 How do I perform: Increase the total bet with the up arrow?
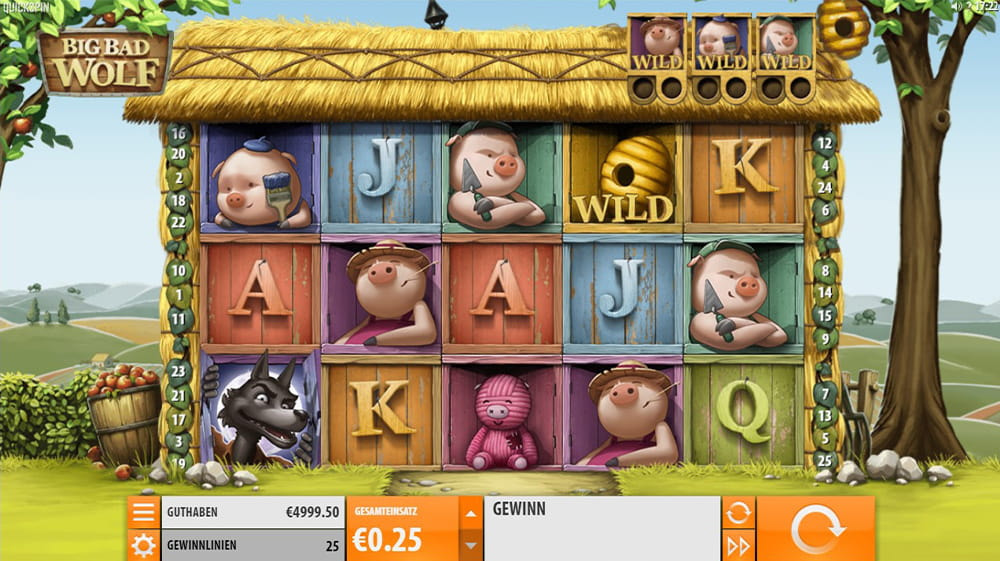(x=470, y=513)
